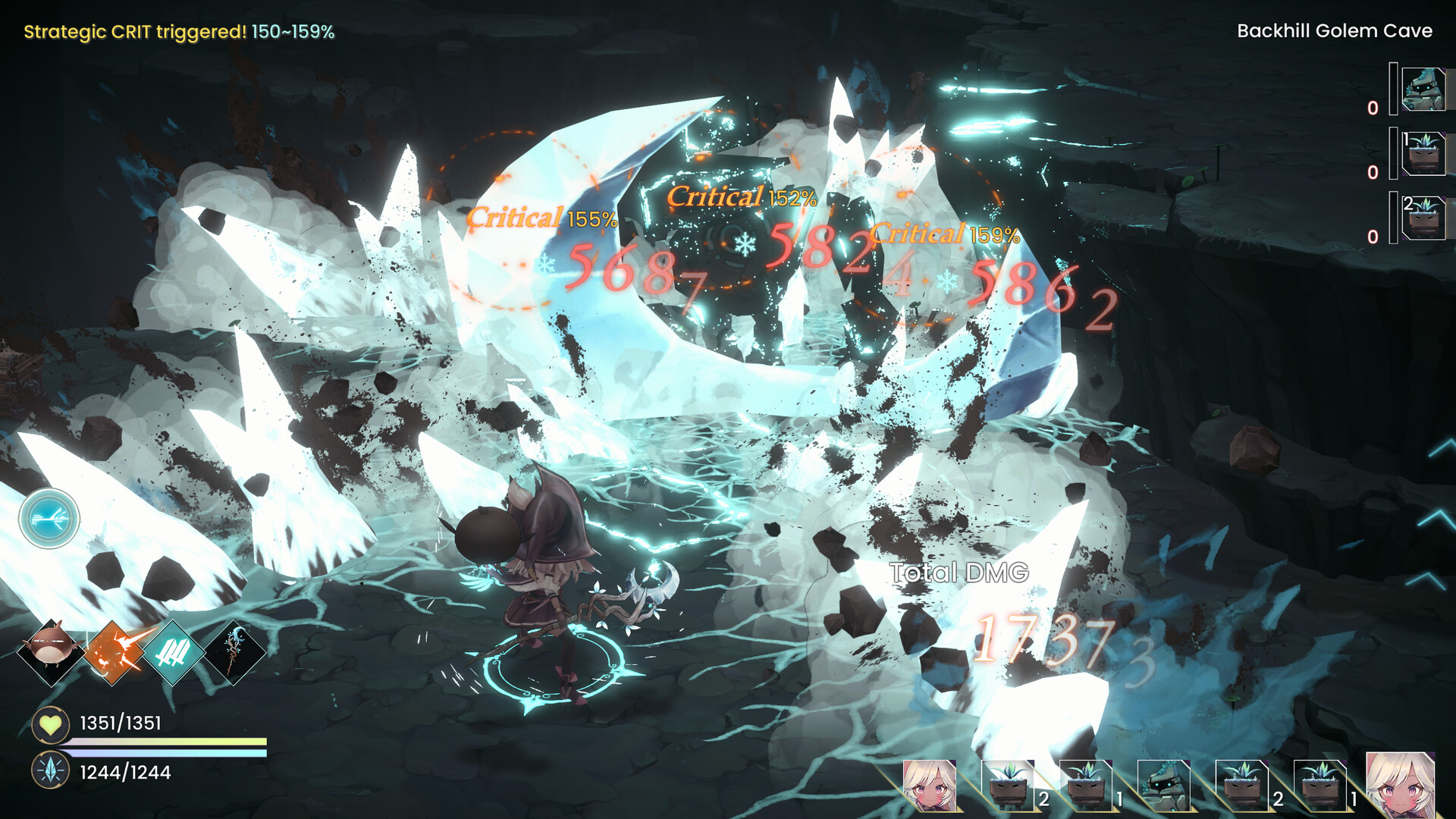Click the Backhill Golem Cave location label
The width and height of the screenshot is (1456, 819).
click(x=1336, y=31)
